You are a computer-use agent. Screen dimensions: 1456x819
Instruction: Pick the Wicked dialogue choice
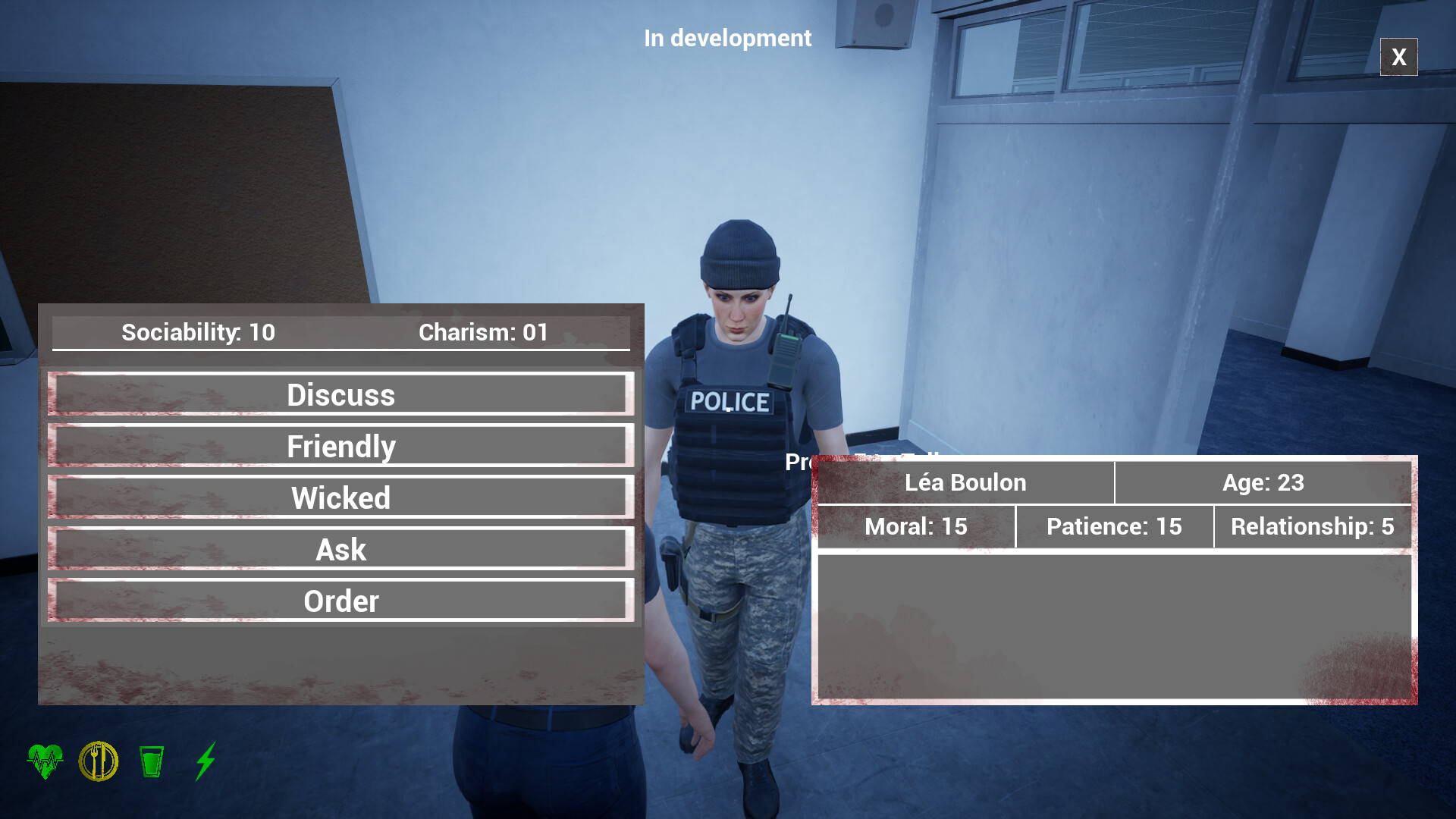[340, 497]
